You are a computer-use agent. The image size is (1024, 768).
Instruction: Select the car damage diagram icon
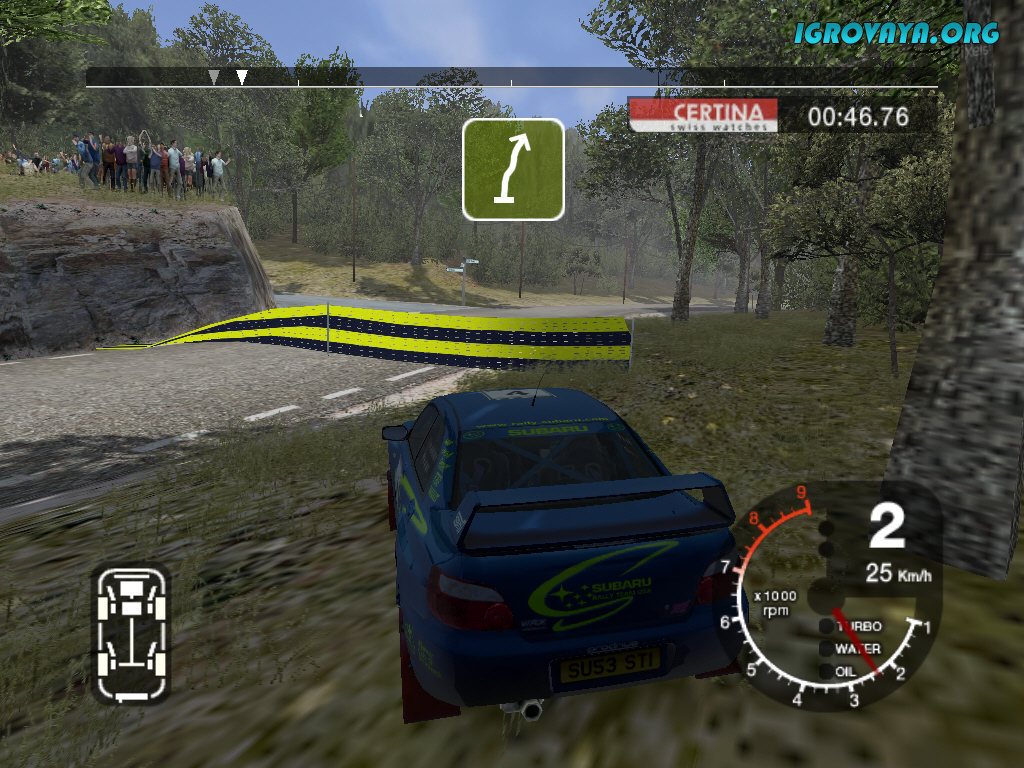(131, 635)
